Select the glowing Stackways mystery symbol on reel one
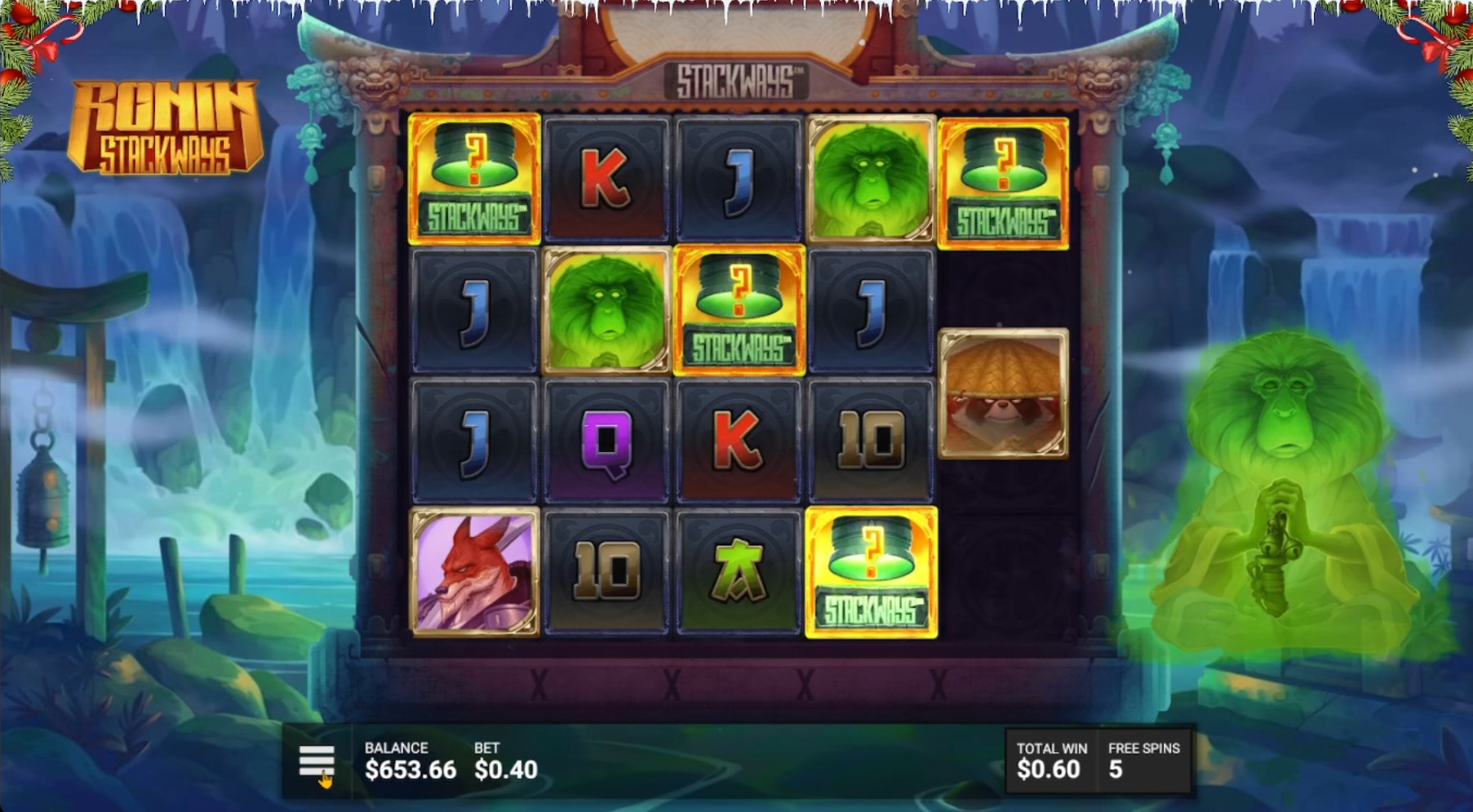This screenshot has width=1473, height=812. coord(473,180)
